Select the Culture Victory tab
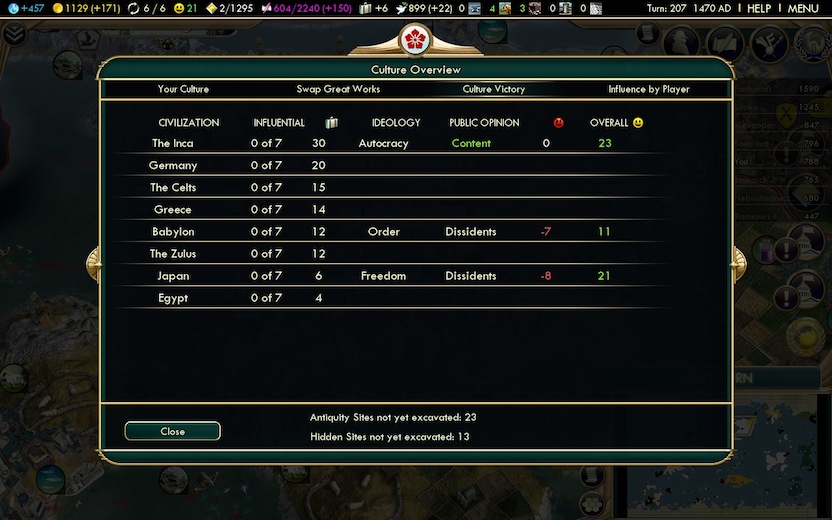This screenshot has width=832, height=520. point(493,89)
